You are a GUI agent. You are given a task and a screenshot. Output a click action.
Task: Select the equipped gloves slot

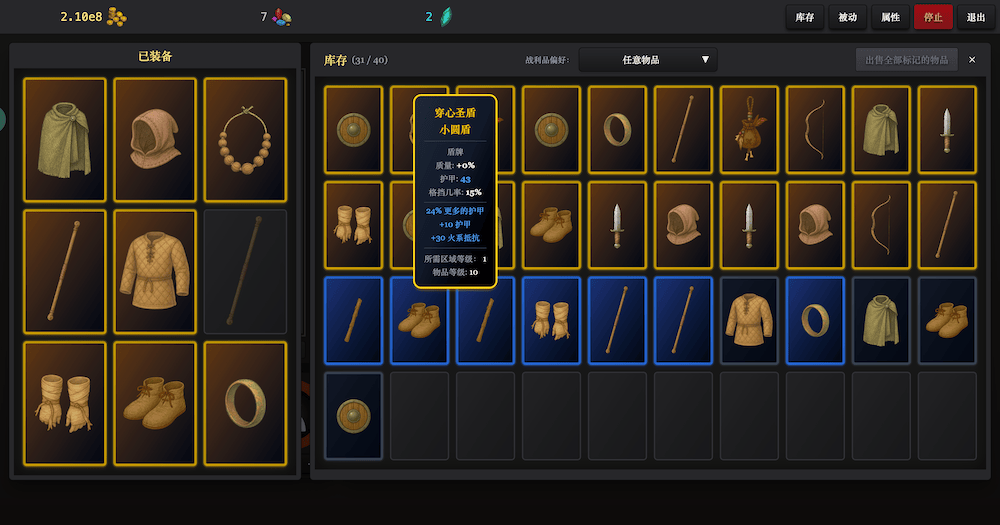65,403
